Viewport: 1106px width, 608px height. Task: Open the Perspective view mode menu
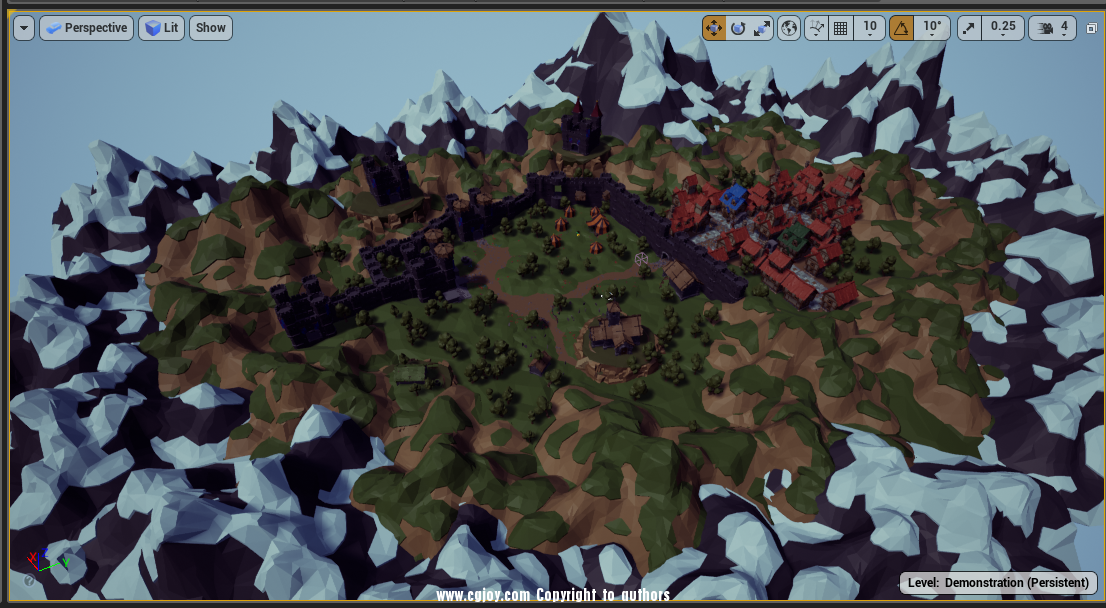click(86, 28)
